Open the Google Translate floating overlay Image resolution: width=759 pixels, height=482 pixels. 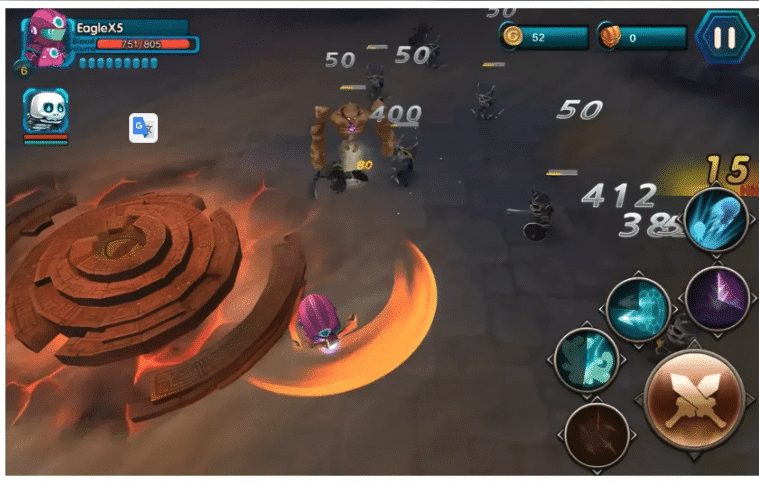pyautogui.click(x=143, y=128)
